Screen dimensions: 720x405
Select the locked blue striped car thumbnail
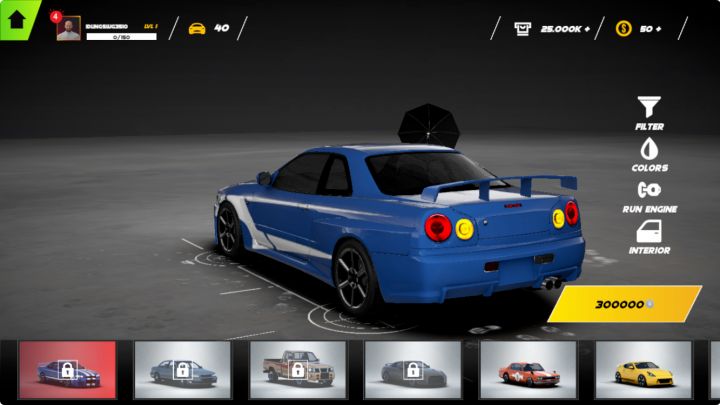(67, 370)
